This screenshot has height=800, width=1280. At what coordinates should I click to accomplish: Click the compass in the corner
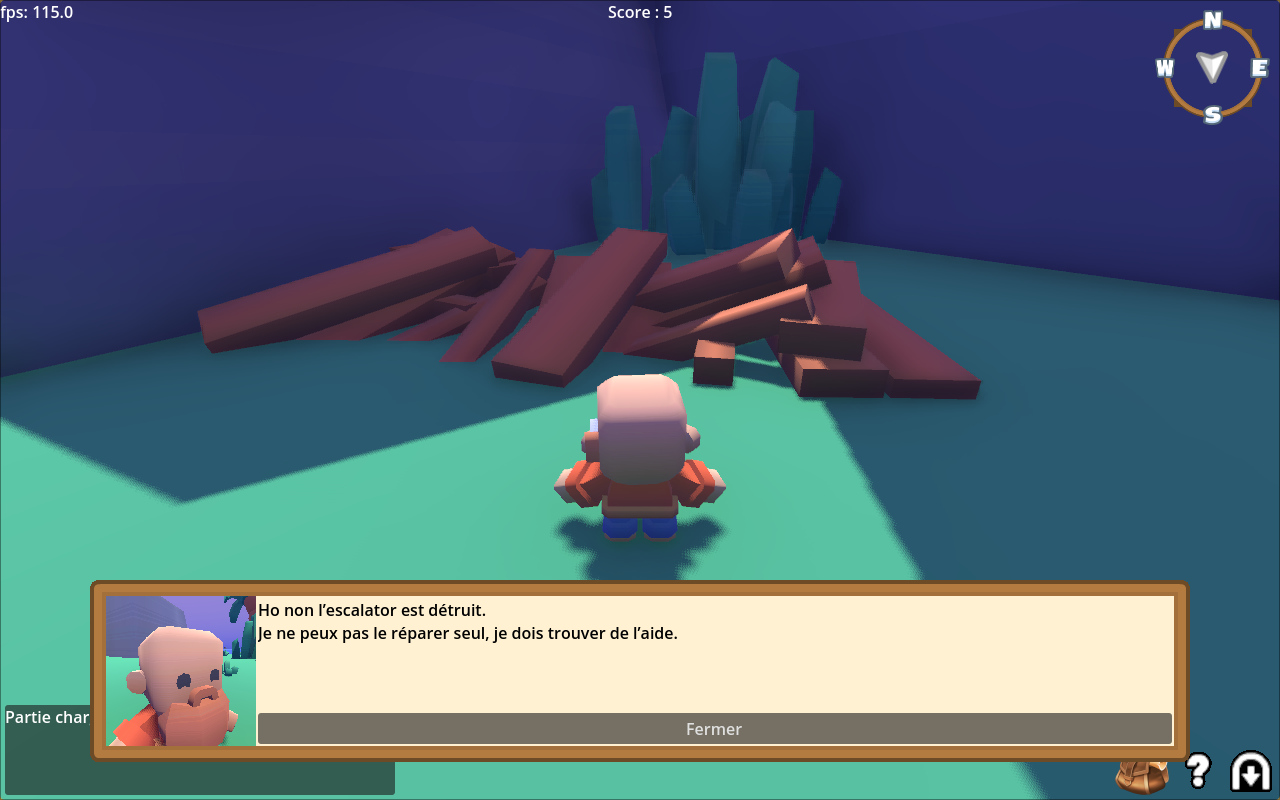coord(1212,67)
